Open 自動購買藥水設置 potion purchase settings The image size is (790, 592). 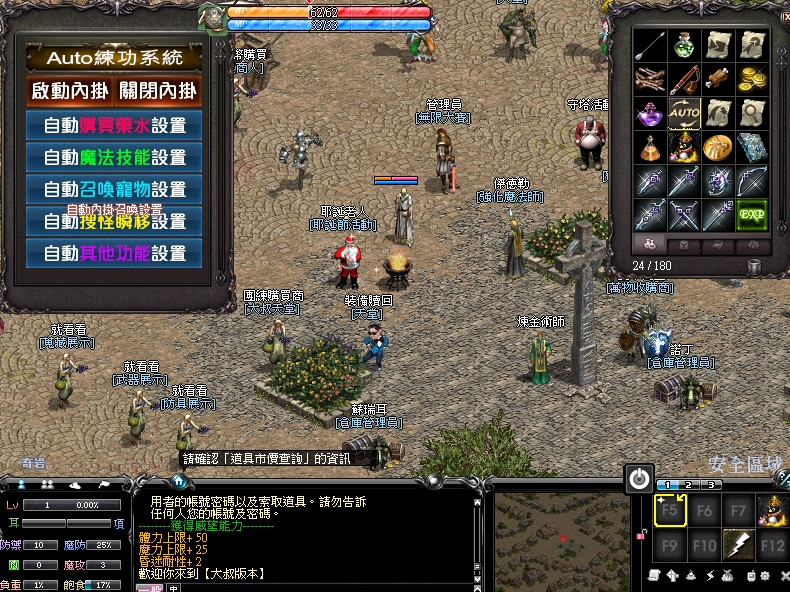[x=114, y=126]
